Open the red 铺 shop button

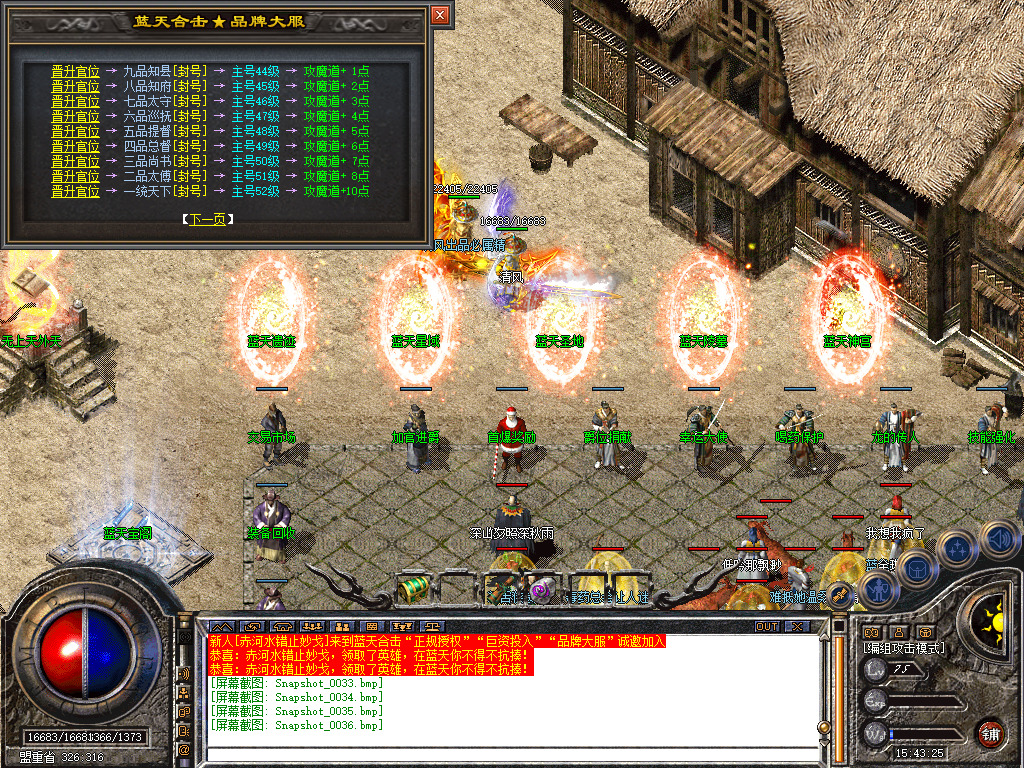click(x=991, y=732)
